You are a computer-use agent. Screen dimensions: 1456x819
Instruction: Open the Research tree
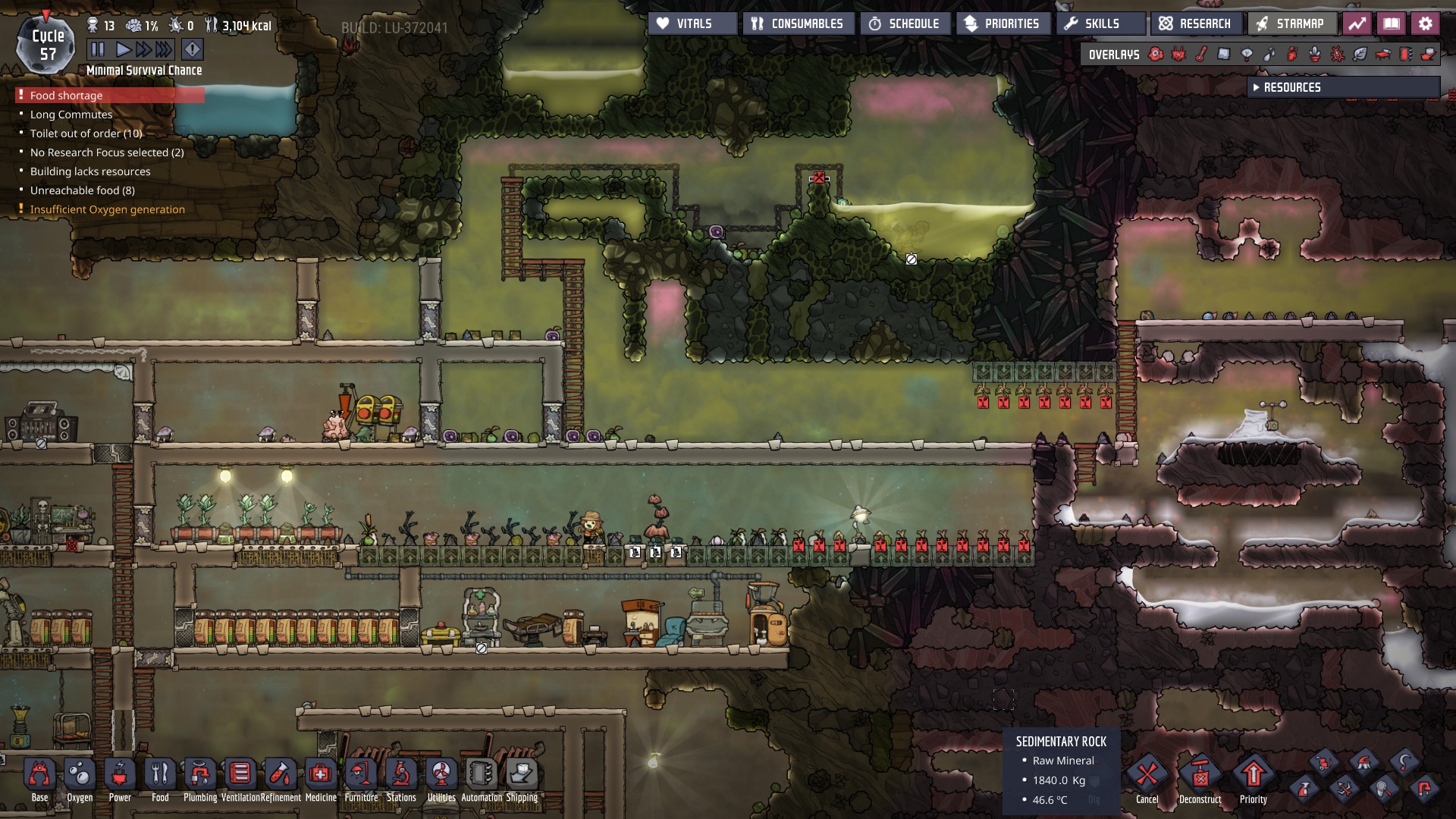(x=1196, y=24)
